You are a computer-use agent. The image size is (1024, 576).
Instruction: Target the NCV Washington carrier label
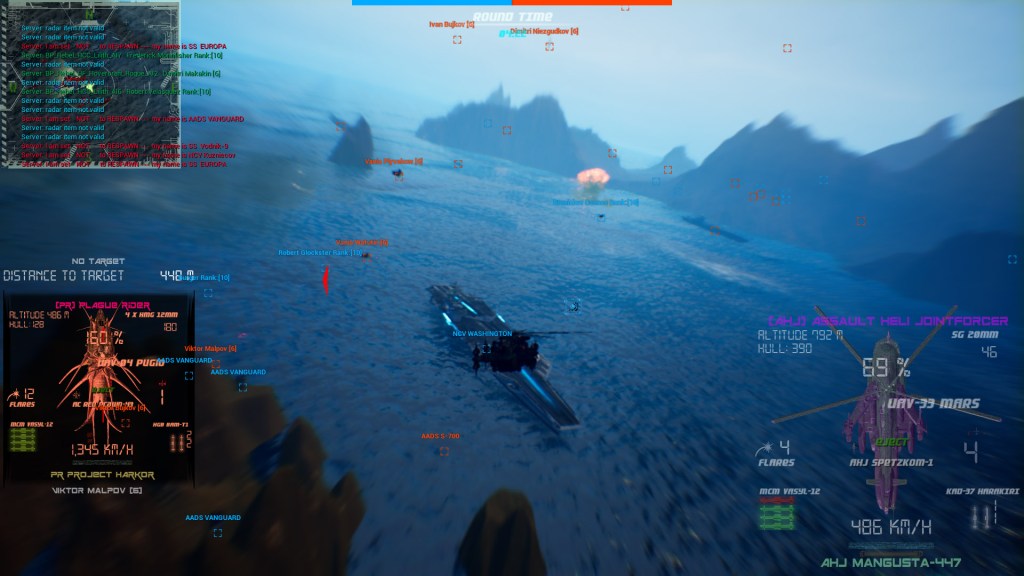482,334
